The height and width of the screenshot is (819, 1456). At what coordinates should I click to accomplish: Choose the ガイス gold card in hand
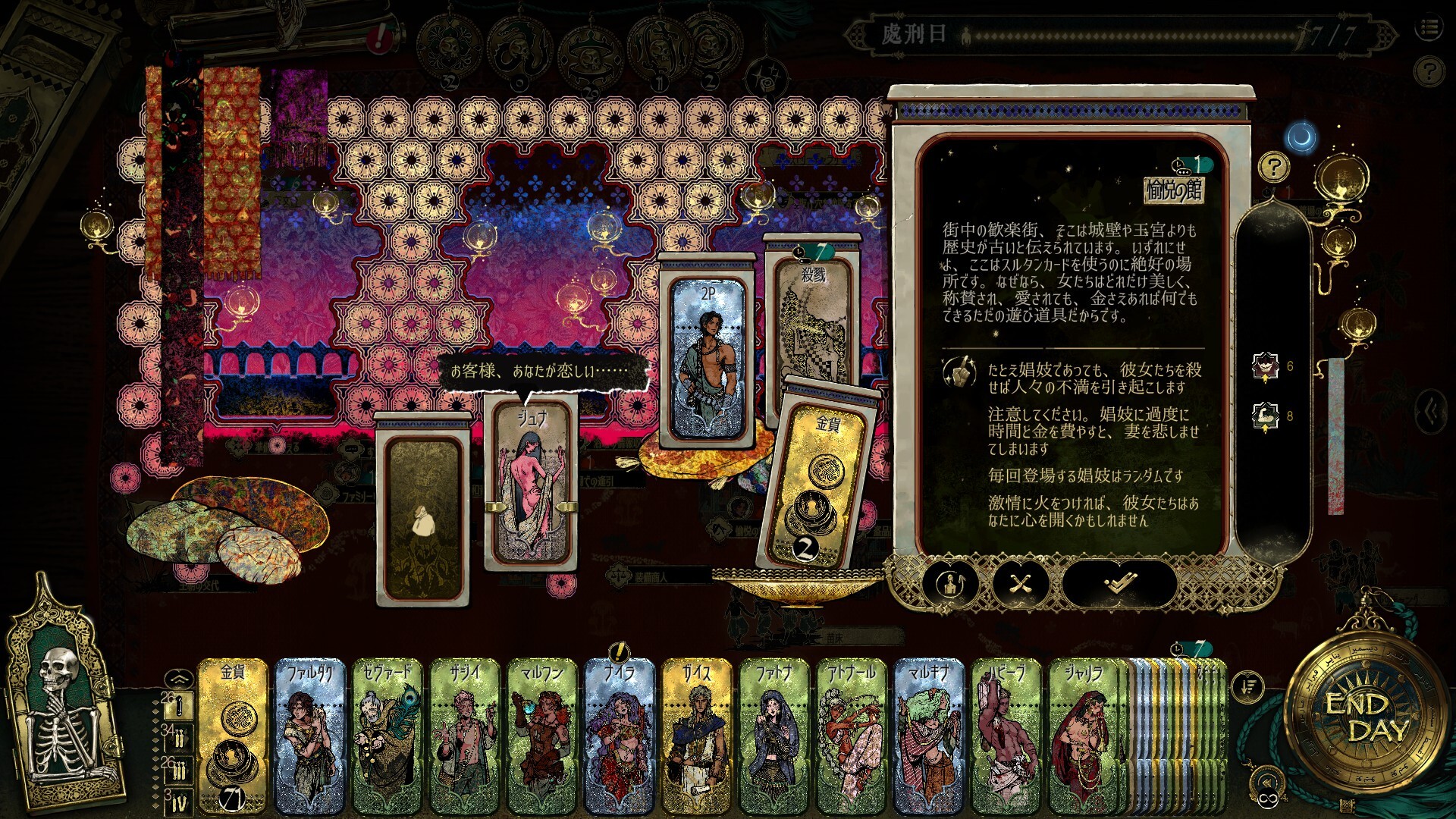tap(697, 736)
